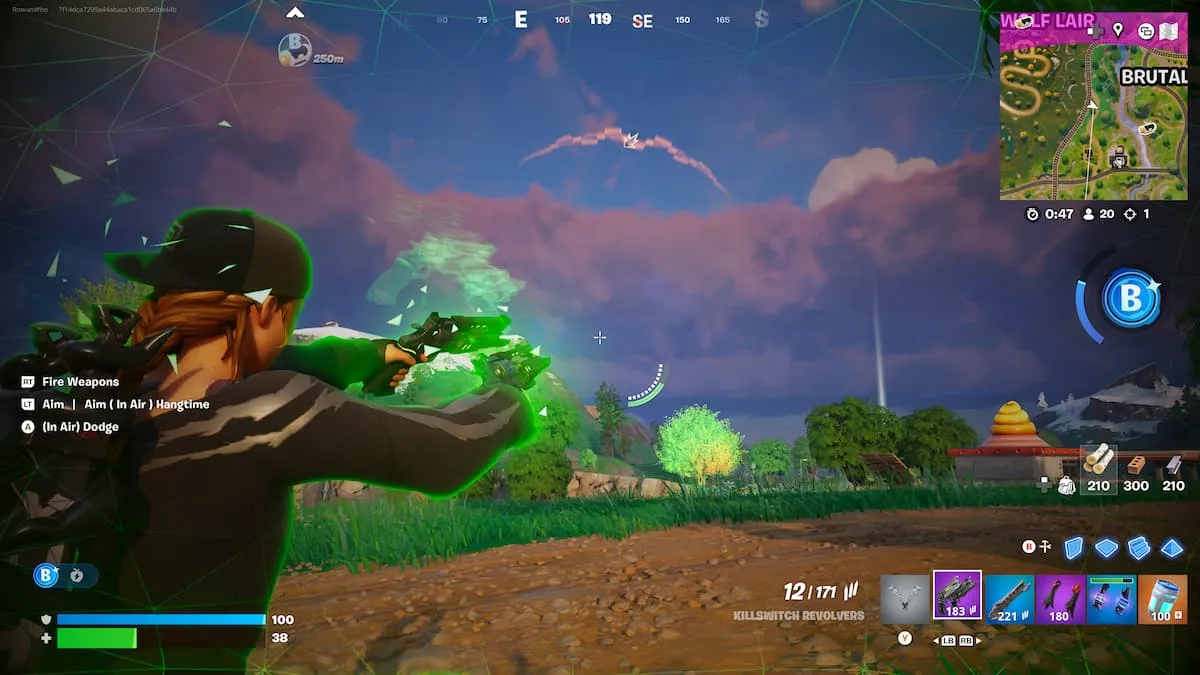Viewport: 1200px width, 675px height.
Task: Activate the large blue B boon ability
Action: 1131,299
